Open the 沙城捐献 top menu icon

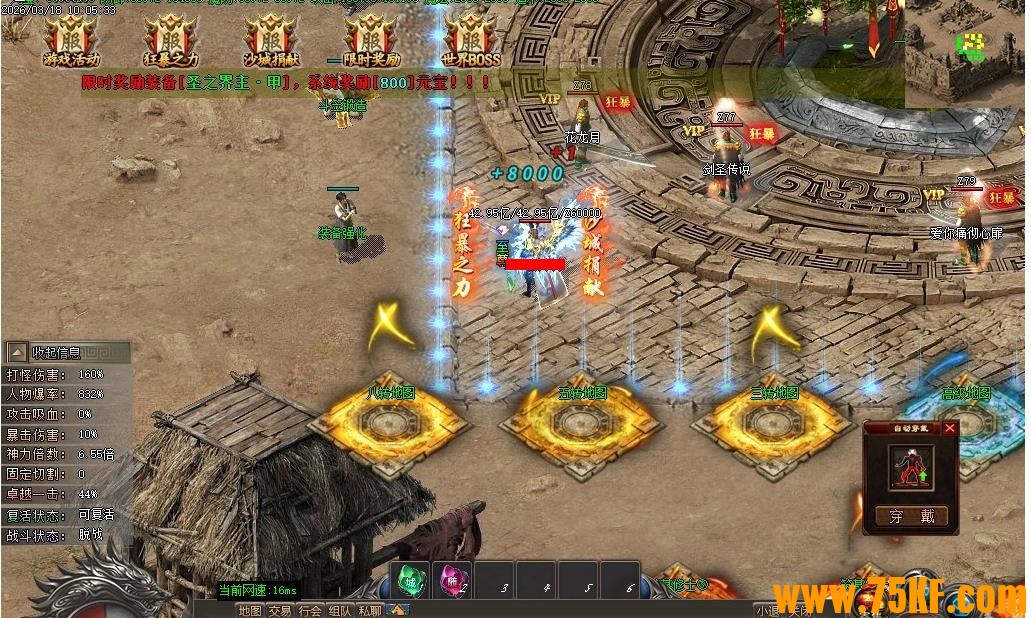click(x=271, y=42)
